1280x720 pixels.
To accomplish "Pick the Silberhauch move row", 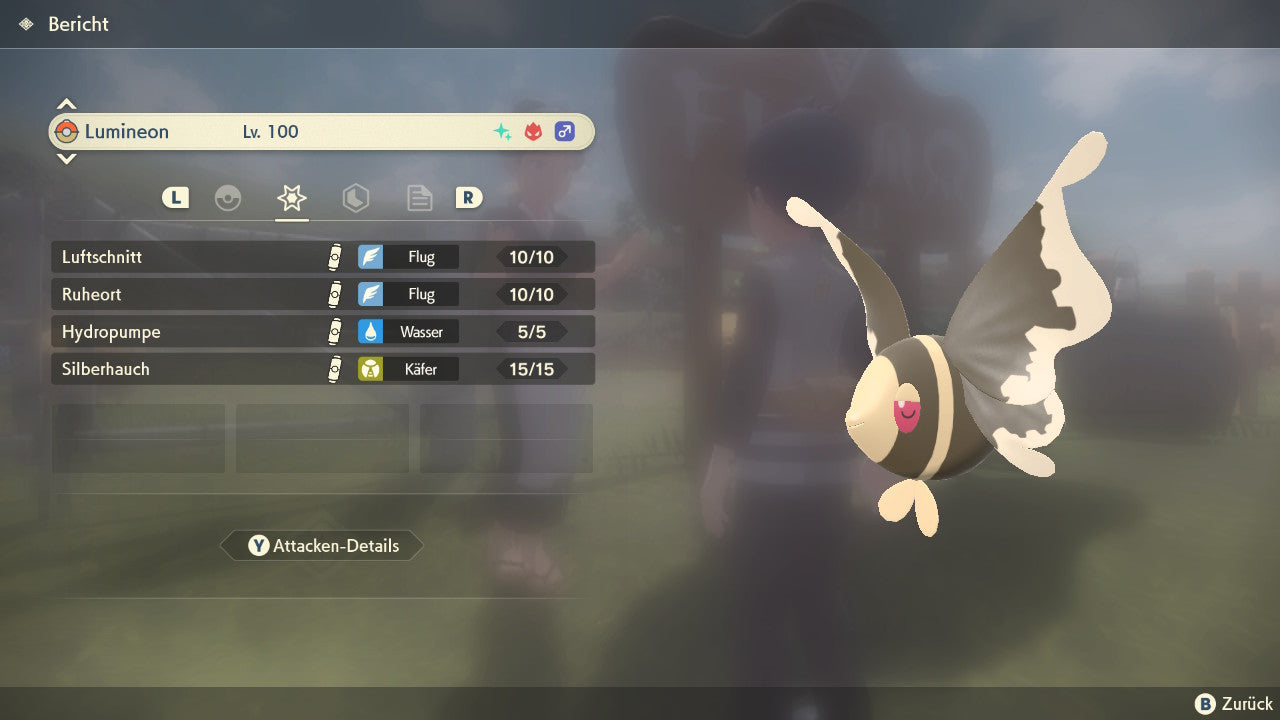I will point(322,369).
